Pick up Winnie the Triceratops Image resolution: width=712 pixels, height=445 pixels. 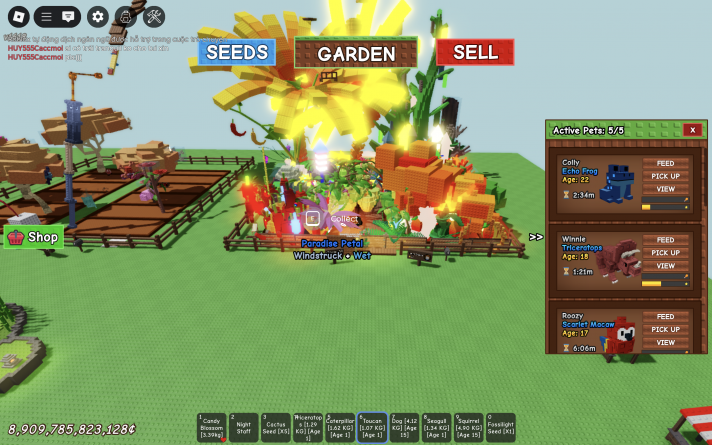(x=665, y=253)
